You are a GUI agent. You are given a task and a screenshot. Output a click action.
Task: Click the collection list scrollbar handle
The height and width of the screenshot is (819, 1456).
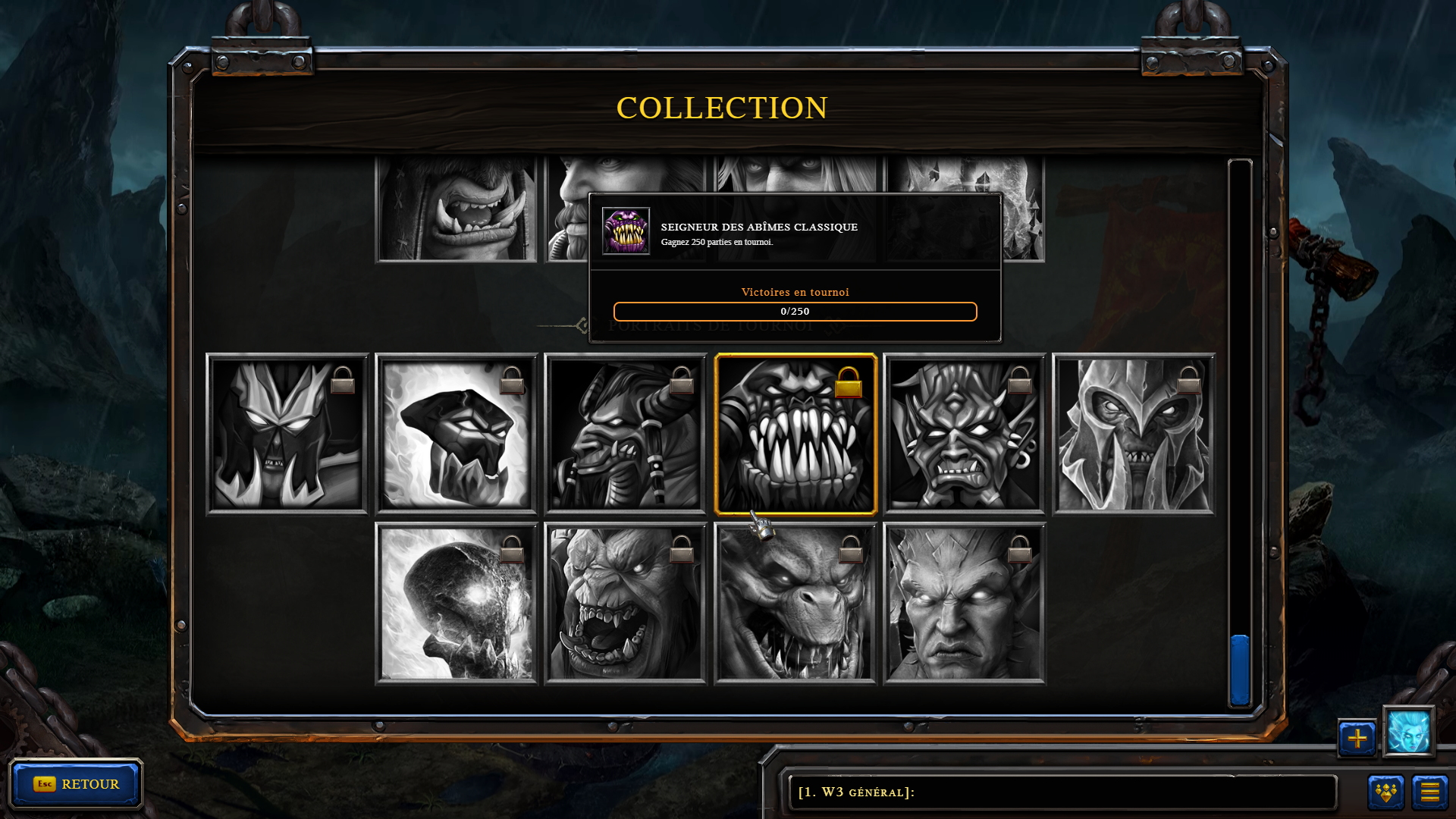click(1240, 670)
